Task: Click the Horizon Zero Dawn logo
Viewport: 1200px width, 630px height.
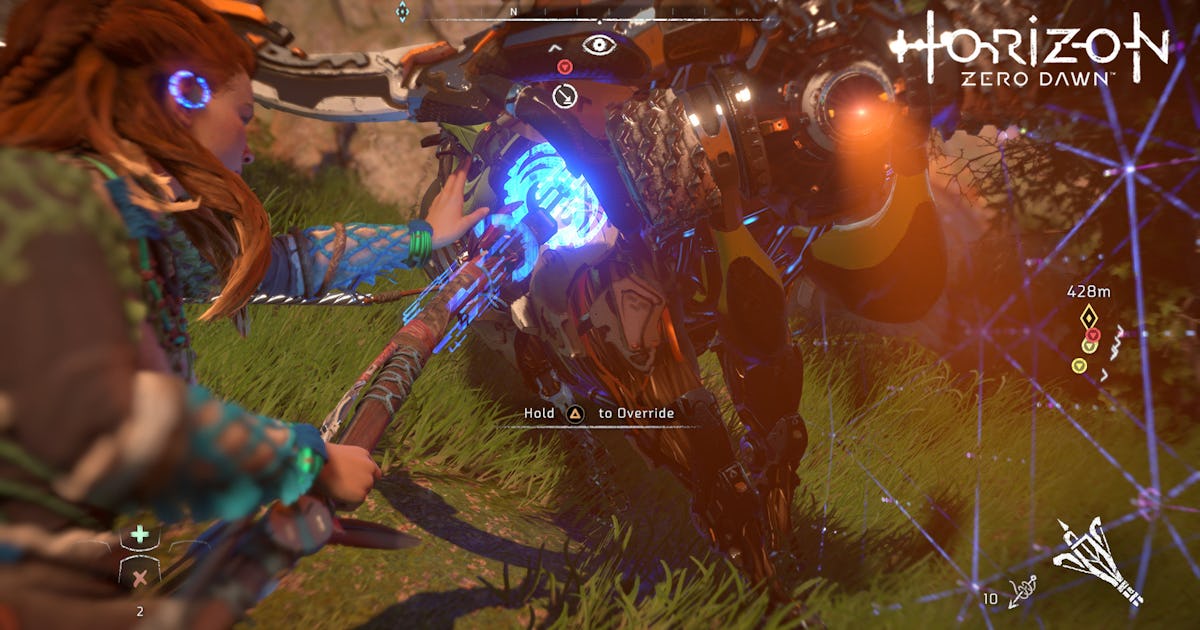Action: [x=1030, y=48]
